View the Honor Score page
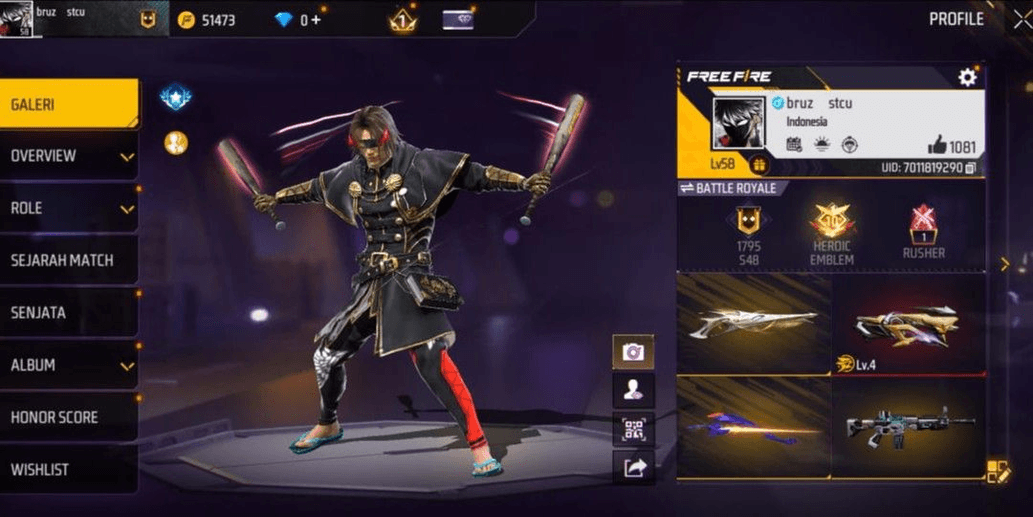 click(x=68, y=417)
